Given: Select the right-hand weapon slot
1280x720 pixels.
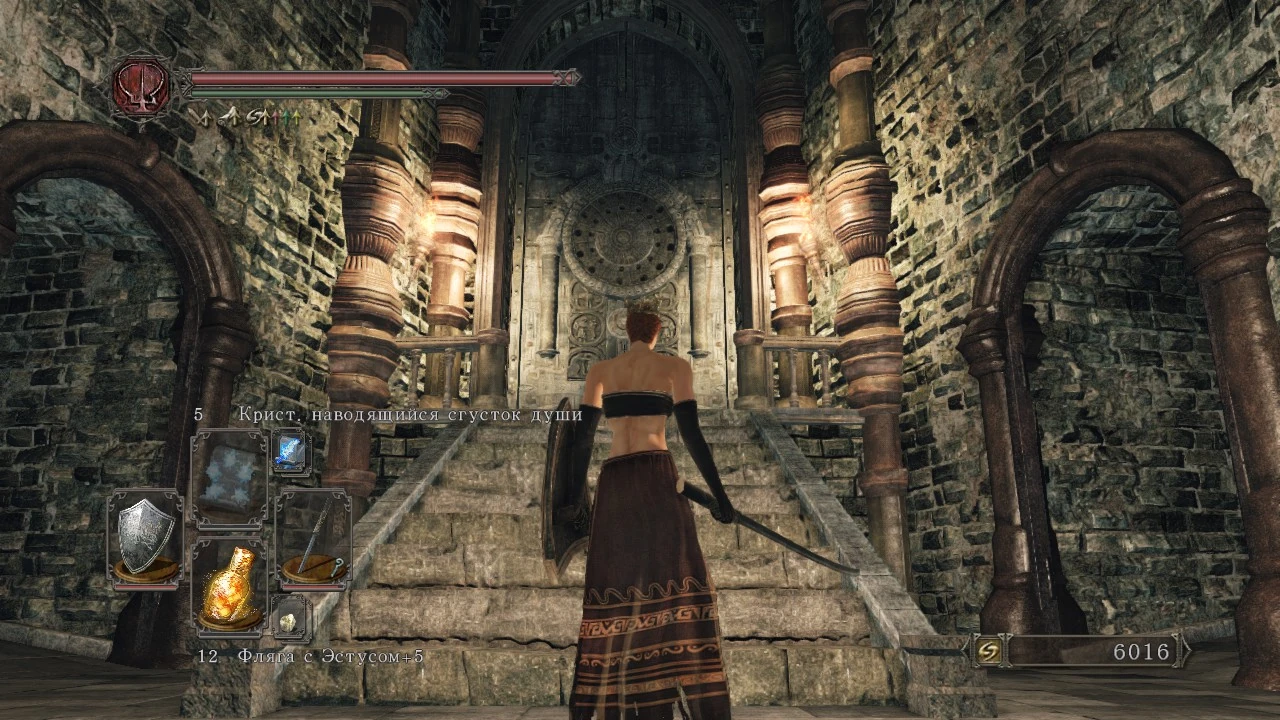Looking at the screenshot, I should click(x=313, y=537).
